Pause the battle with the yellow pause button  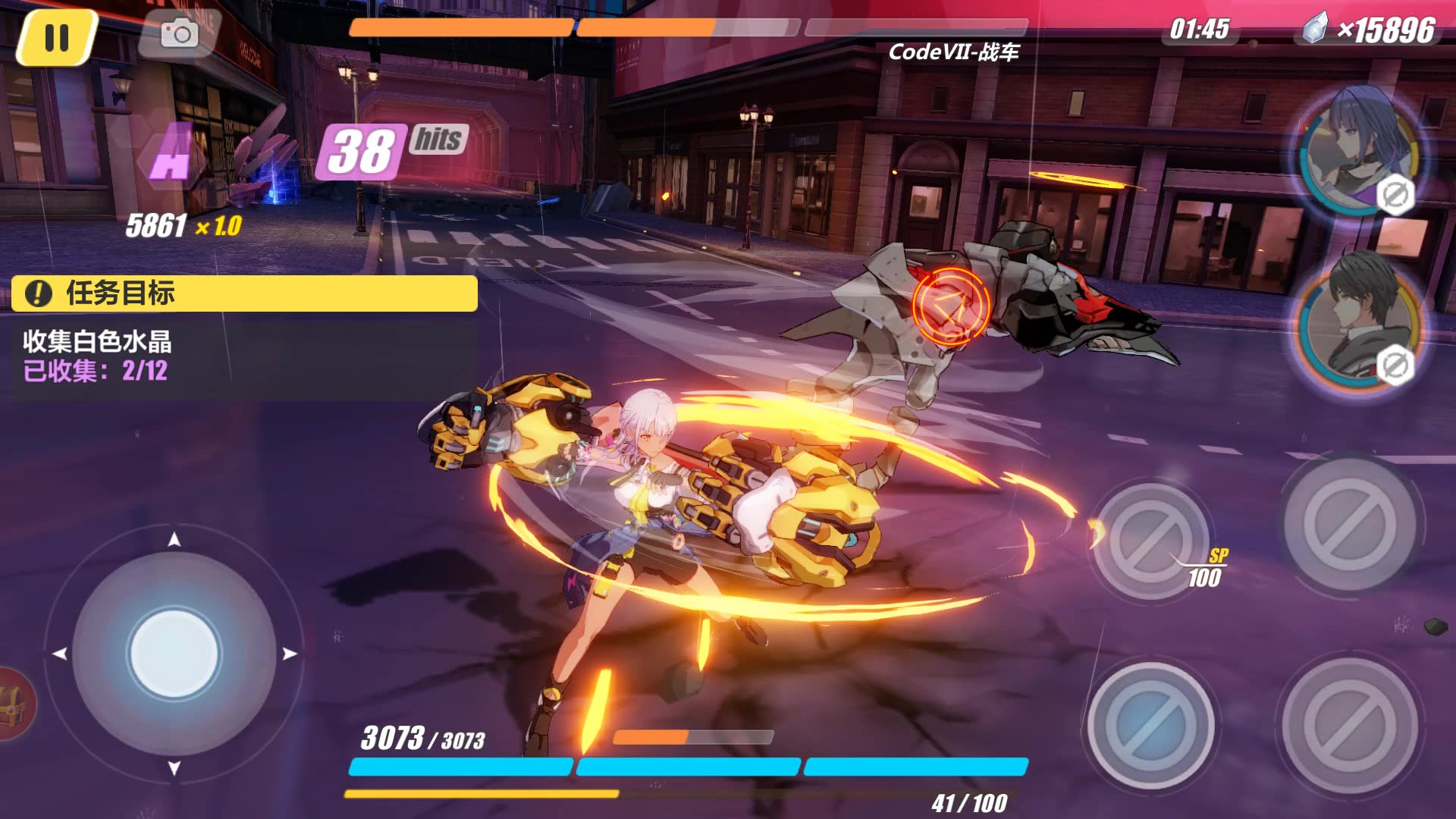click(57, 37)
